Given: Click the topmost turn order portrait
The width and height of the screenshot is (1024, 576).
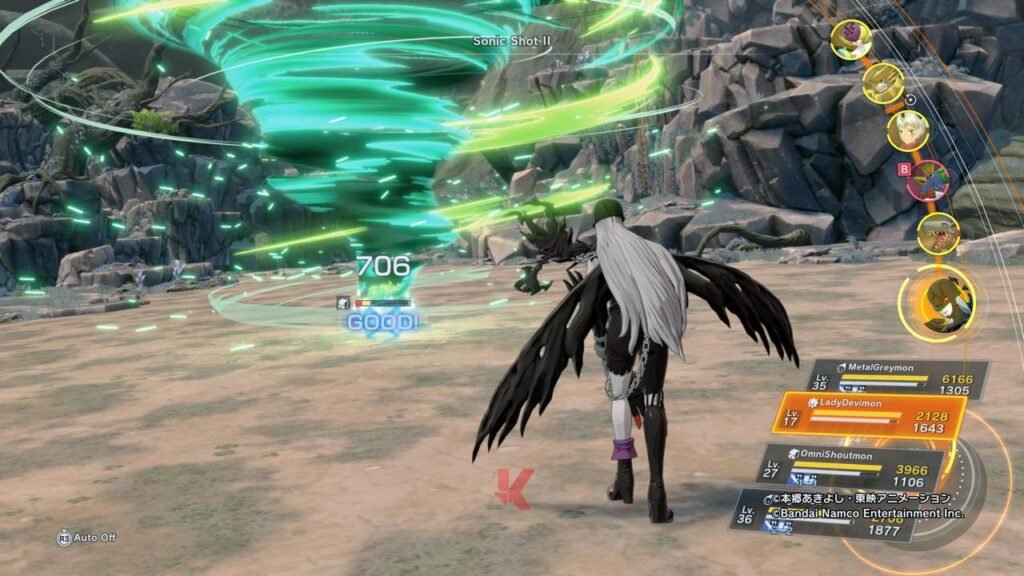Looking at the screenshot, I should click(851, 40).
